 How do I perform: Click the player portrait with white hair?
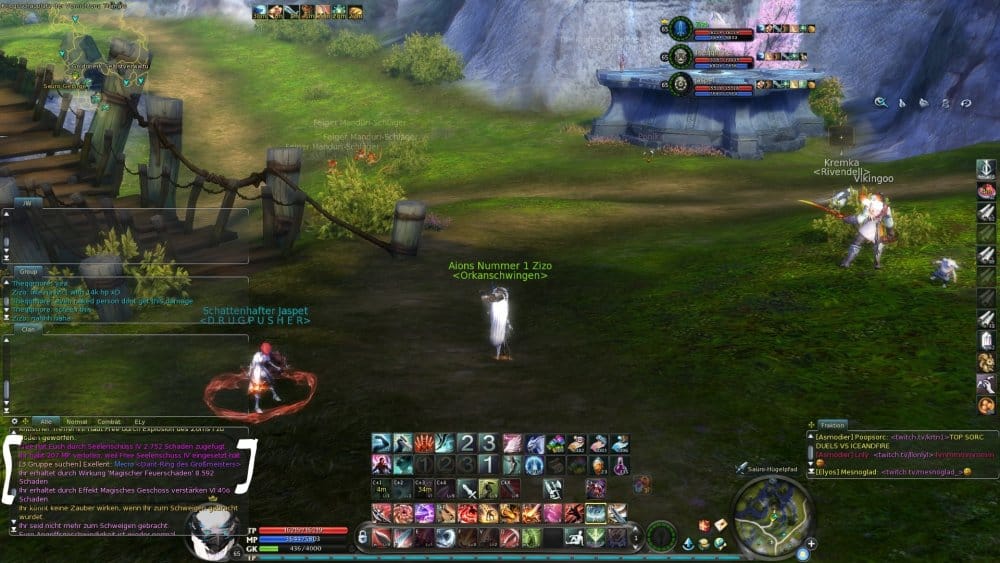pos(212,530)
